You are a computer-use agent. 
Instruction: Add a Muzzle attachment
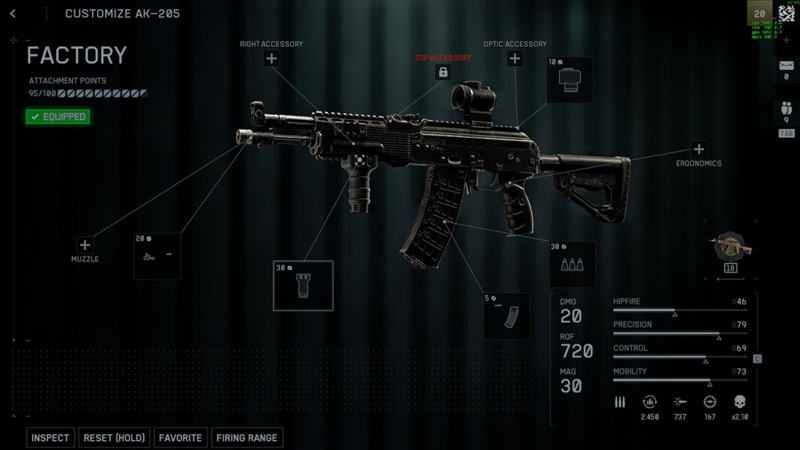pos(85,245)
